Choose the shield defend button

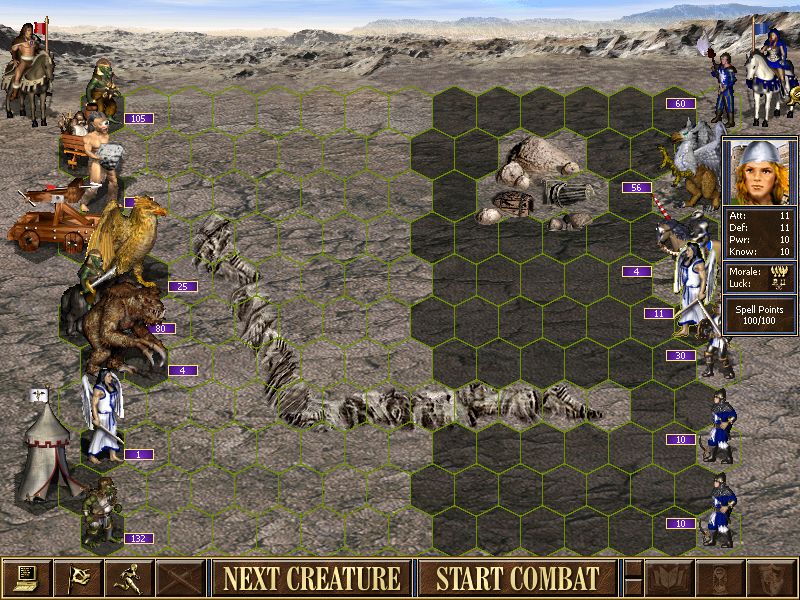(x=770, y=578)
